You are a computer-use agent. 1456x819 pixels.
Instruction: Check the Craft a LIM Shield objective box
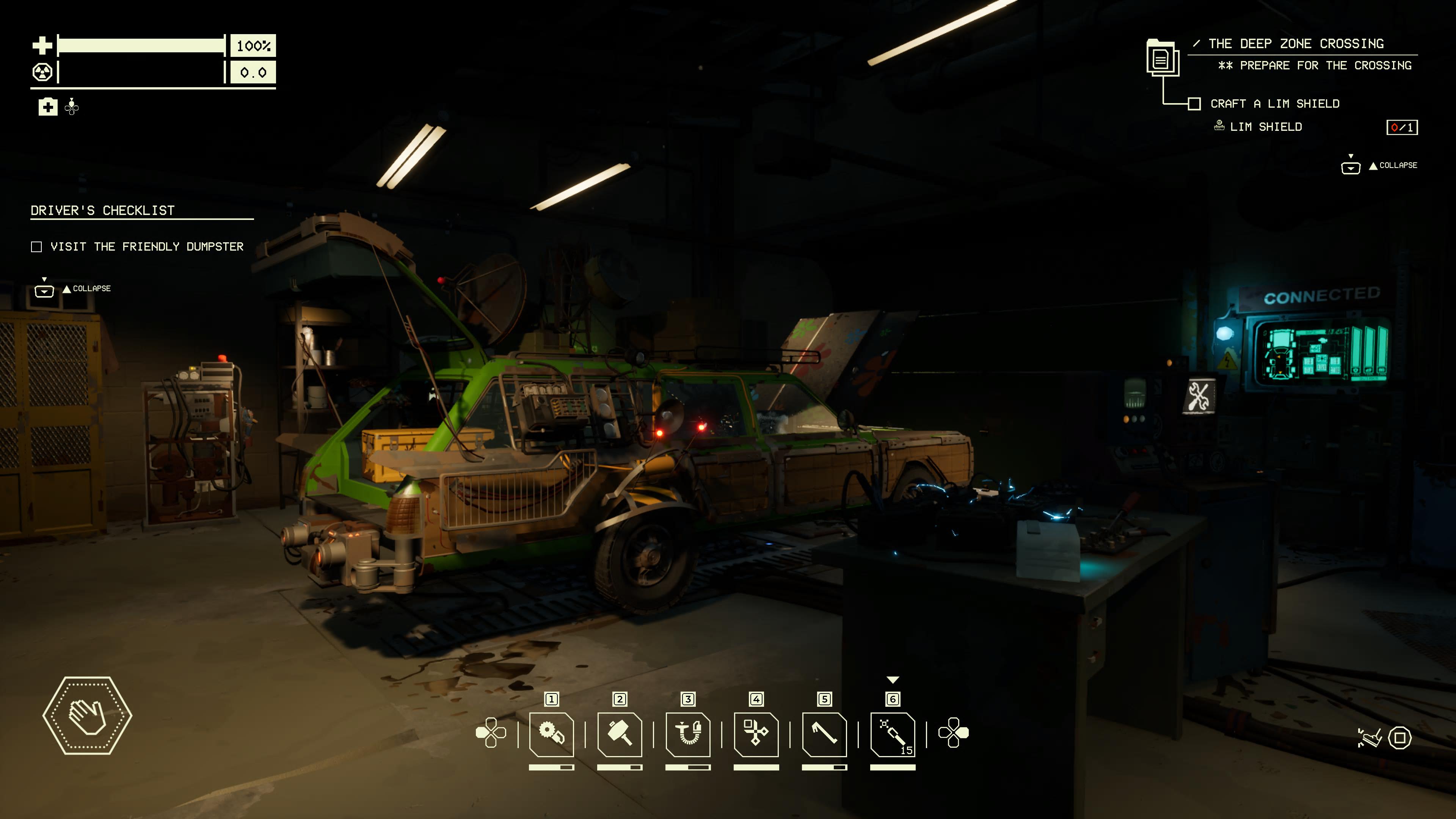pos(1194,104)
